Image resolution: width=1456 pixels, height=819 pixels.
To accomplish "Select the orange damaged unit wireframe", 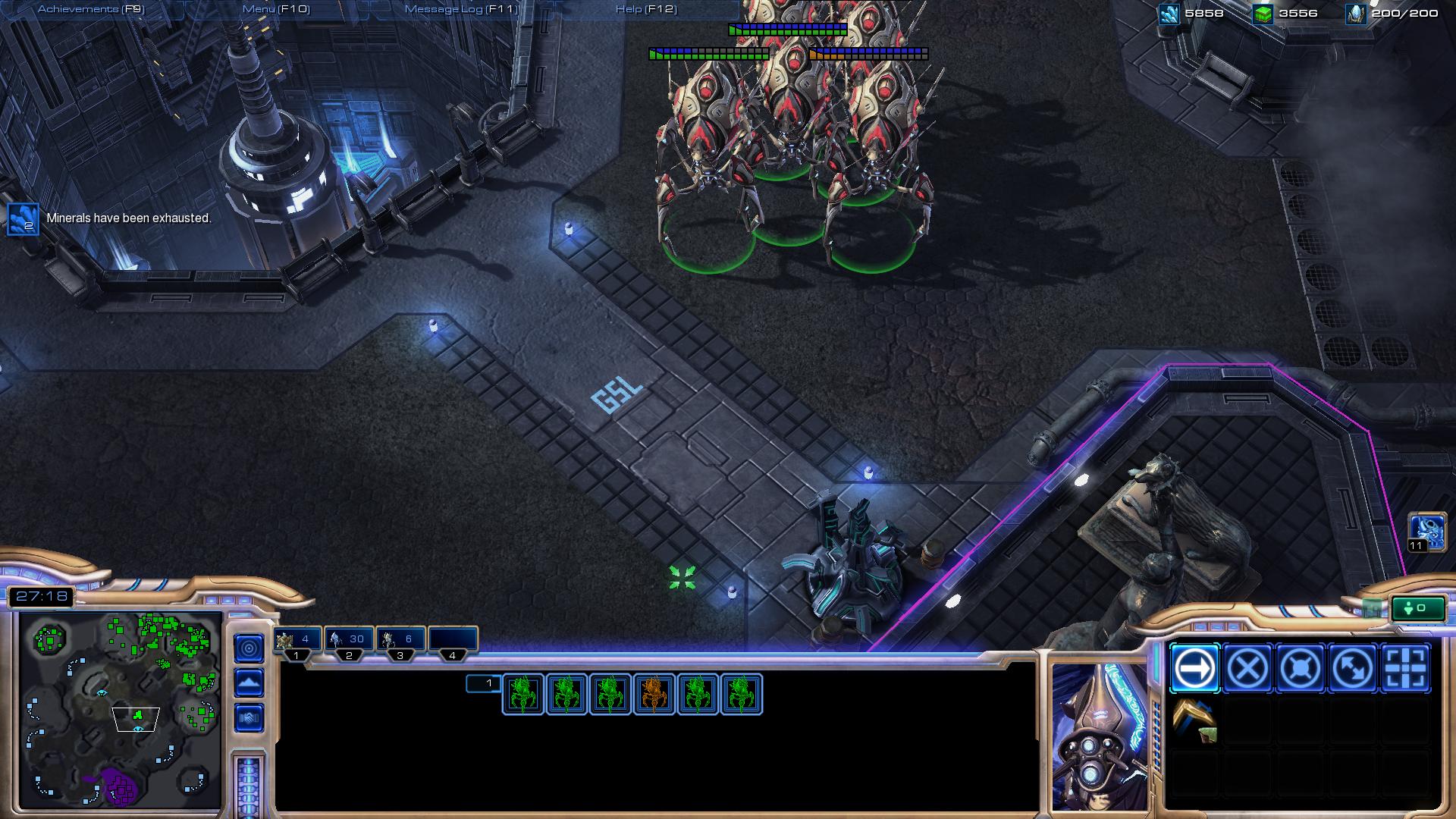I will pyautogui.click(x=654, y=694).
